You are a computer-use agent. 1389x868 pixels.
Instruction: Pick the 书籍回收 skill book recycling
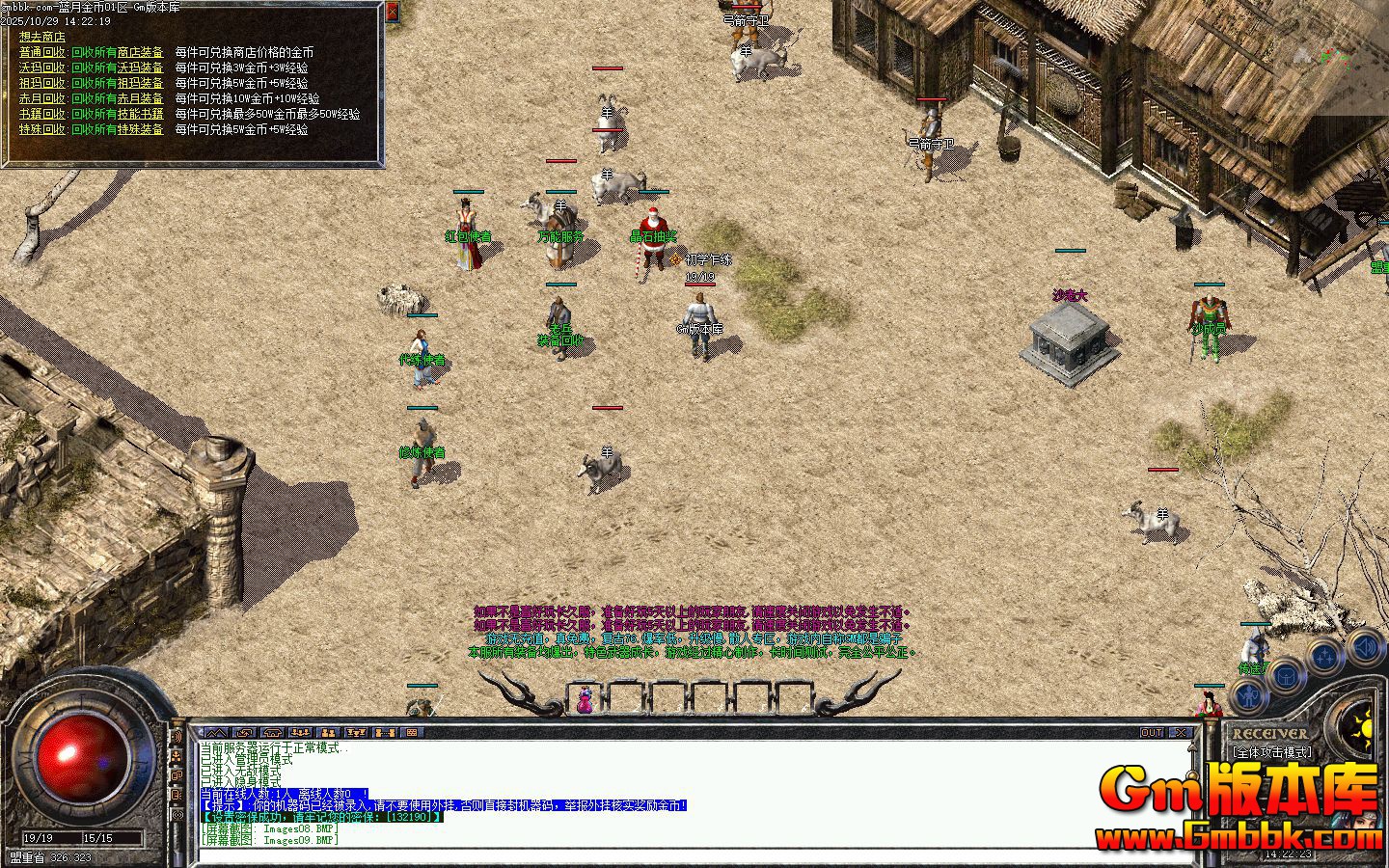42,114
